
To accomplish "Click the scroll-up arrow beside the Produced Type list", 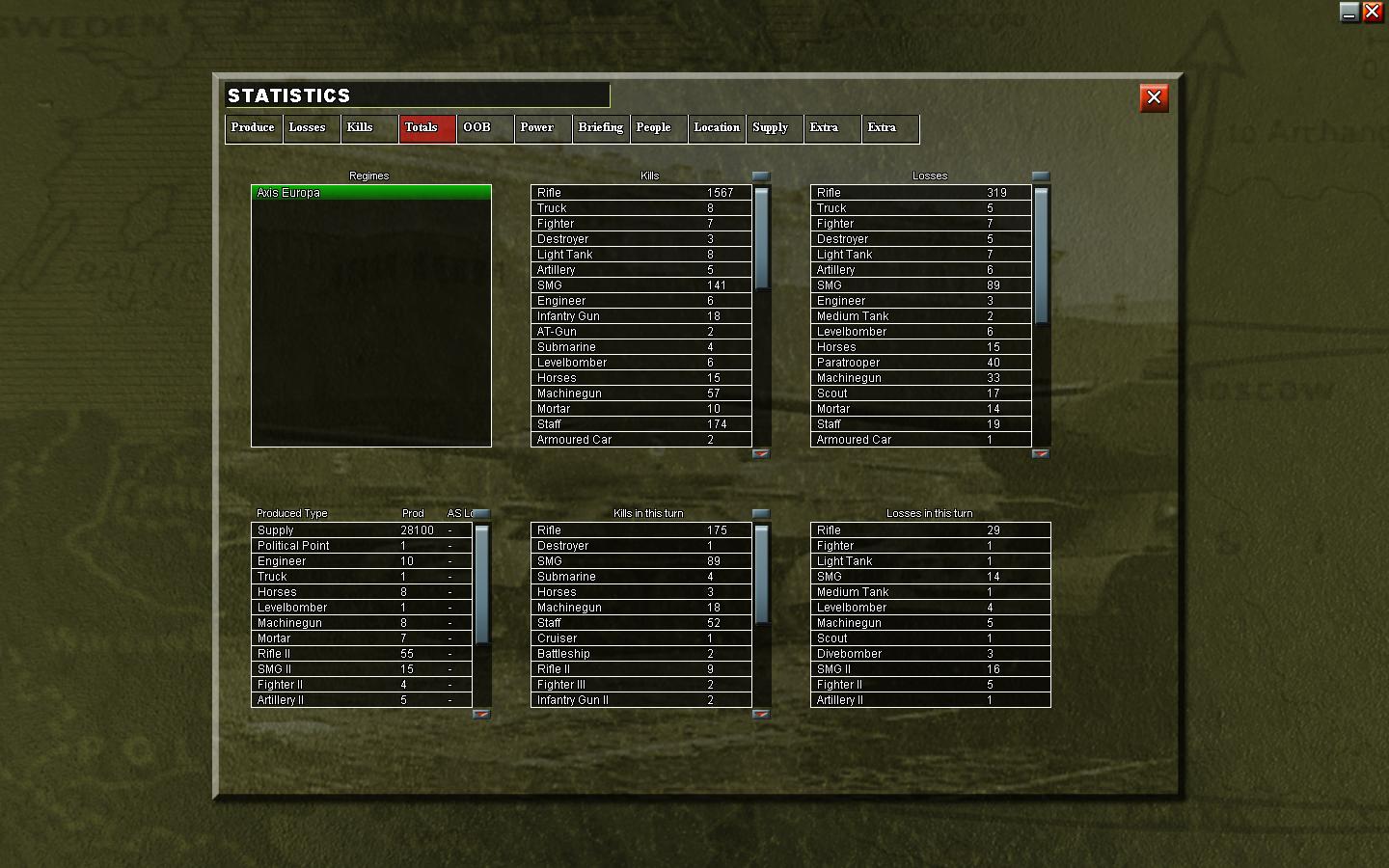I will coord(479,513).
